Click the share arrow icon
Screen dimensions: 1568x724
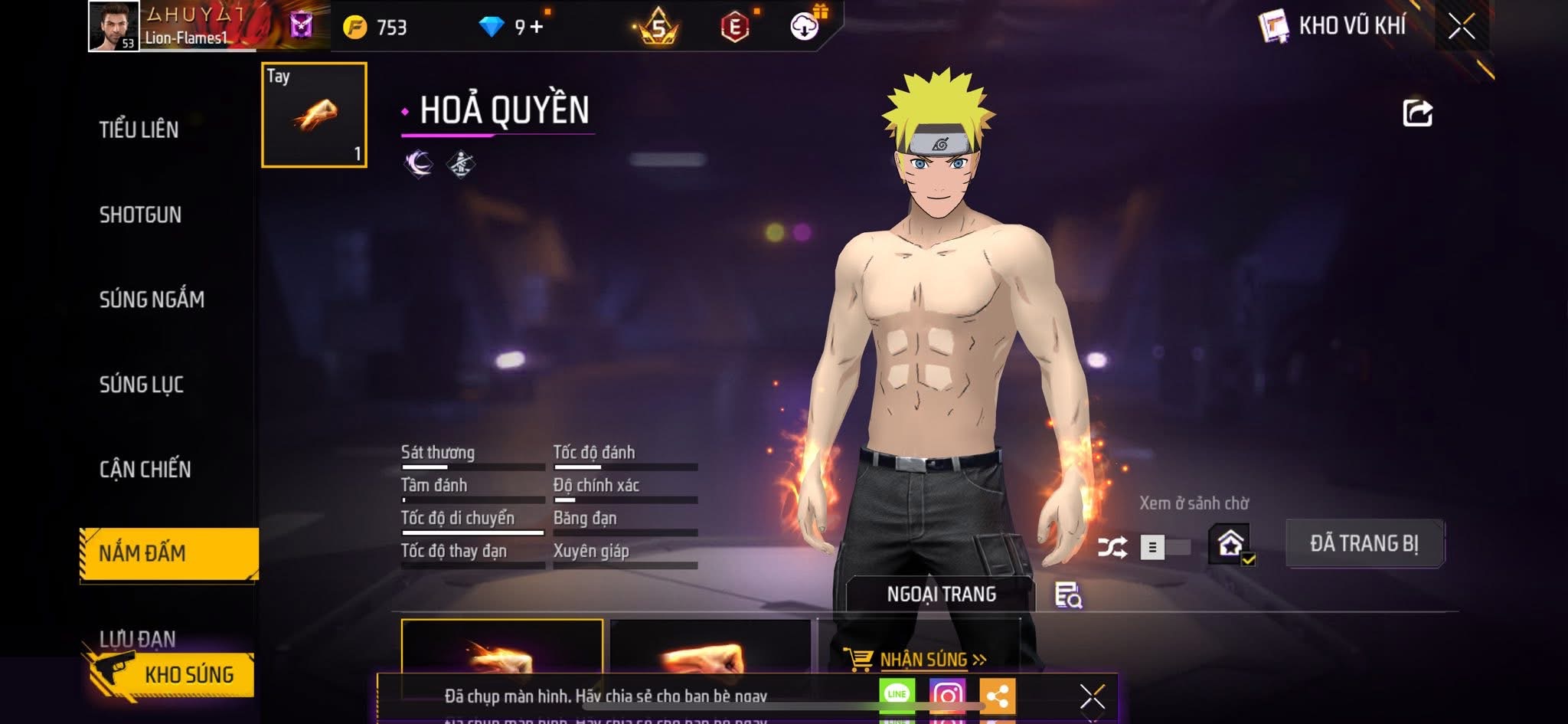[x=1417, y=113]
